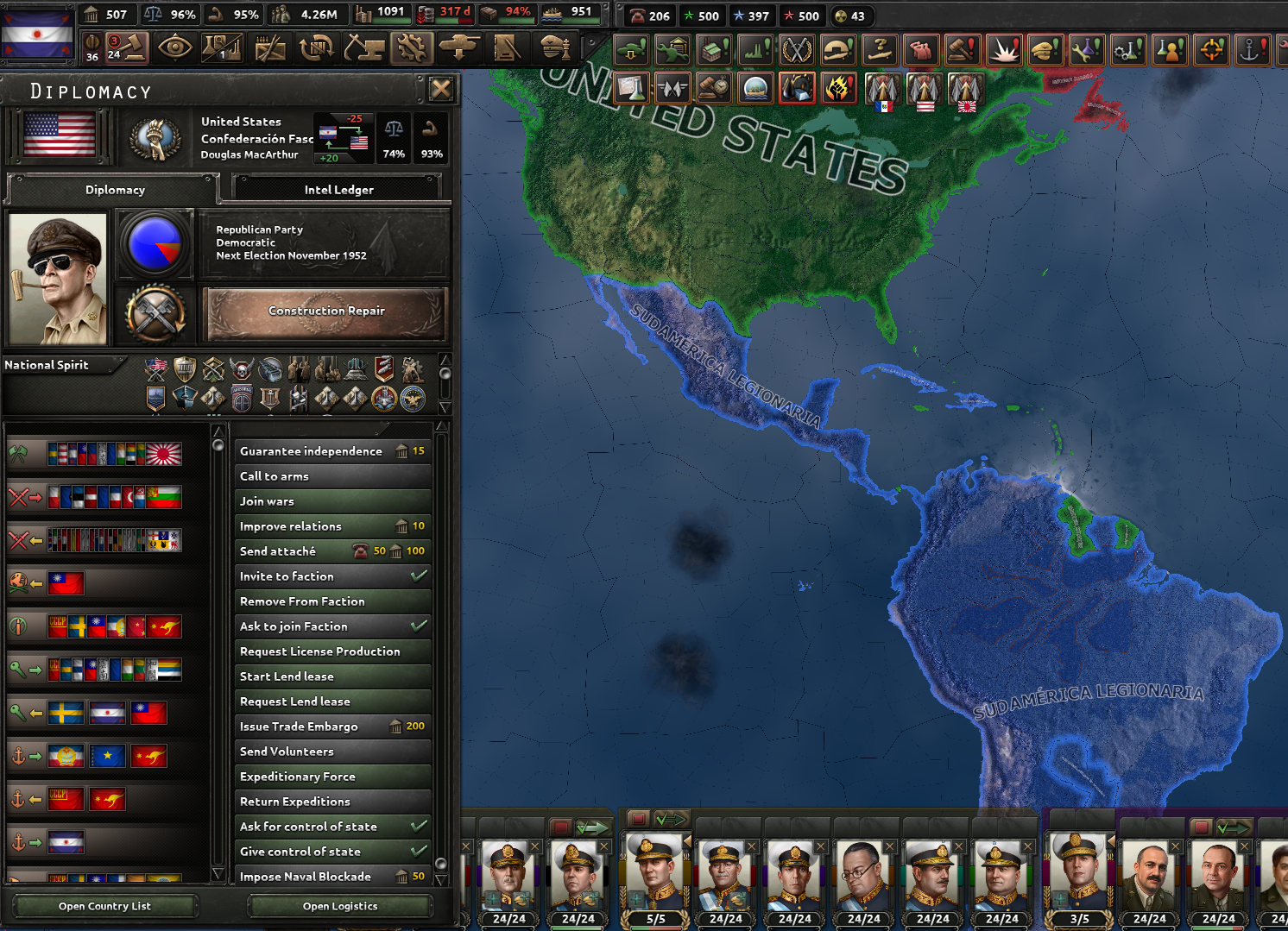Select the Diplomacy tab
The width and height of the screenshot is (1288, 931).
(115, 190)
